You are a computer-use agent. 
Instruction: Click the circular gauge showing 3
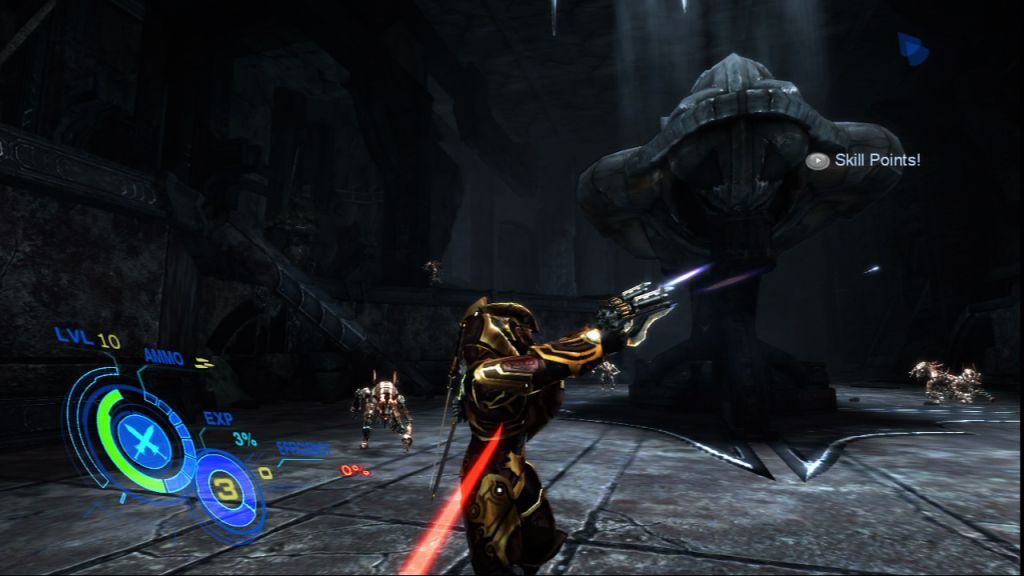point(227,491)
